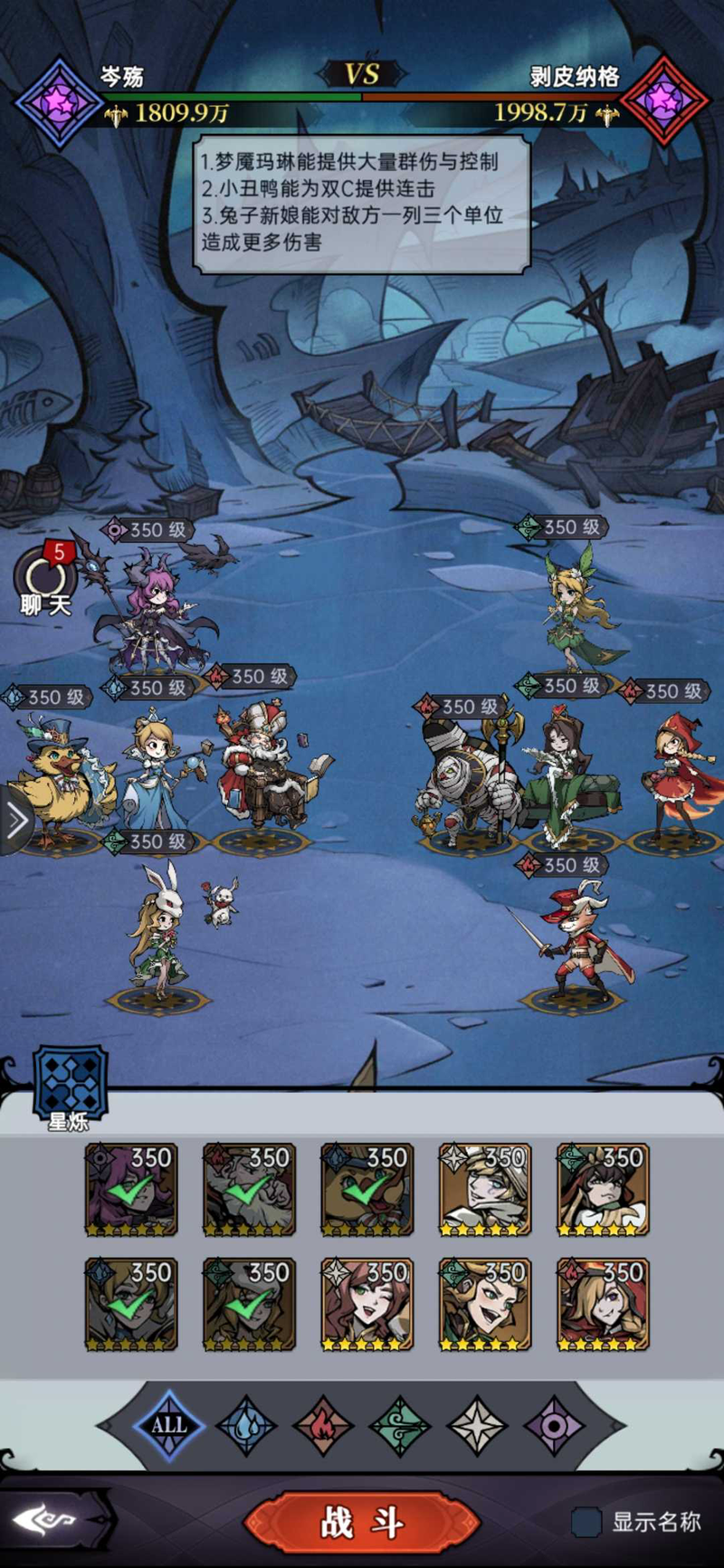The height and width of the screenshot is (1568, 724).
Task: Deselect the white-bearded fire hero card
Action: pos(249,1190)
